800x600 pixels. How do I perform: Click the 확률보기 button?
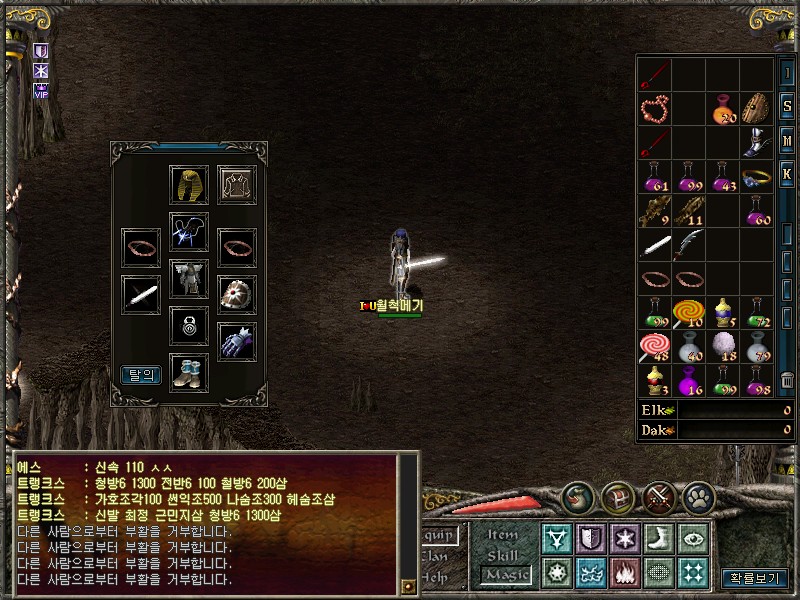tap(755, 578)
